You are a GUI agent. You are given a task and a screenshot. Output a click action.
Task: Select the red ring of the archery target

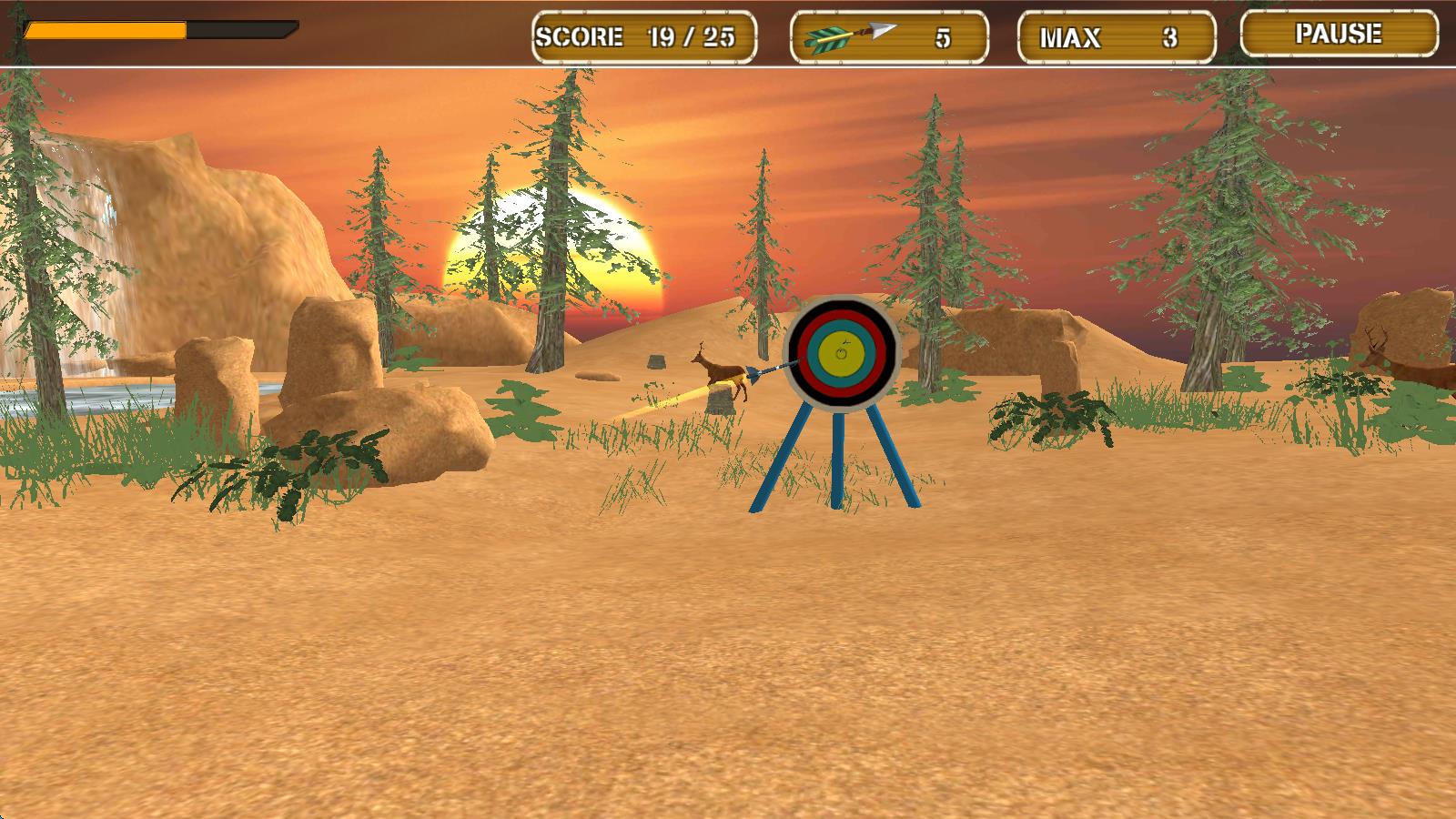coord(842,317)
